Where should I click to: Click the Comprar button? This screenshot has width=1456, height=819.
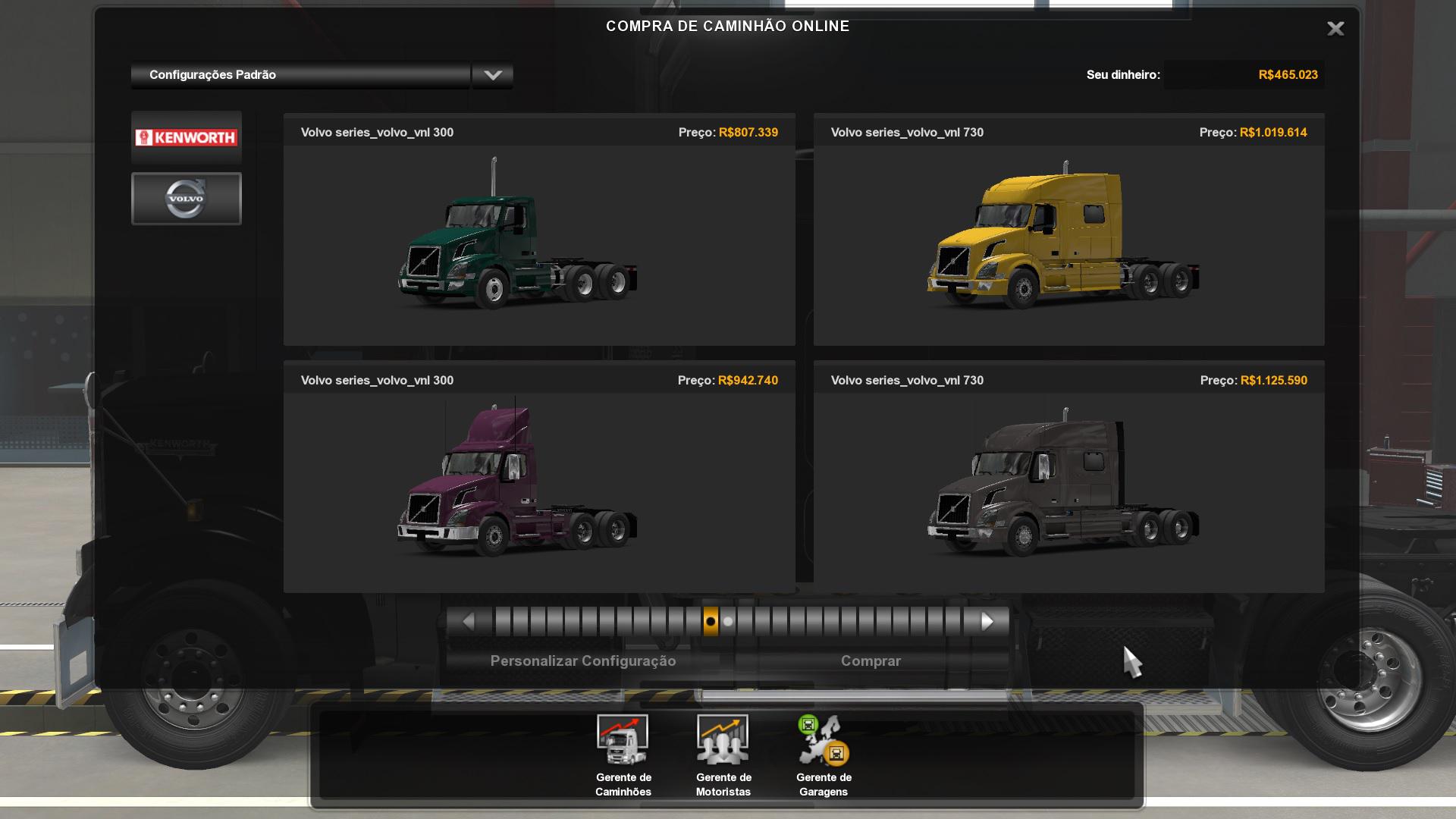click(871, 661)
